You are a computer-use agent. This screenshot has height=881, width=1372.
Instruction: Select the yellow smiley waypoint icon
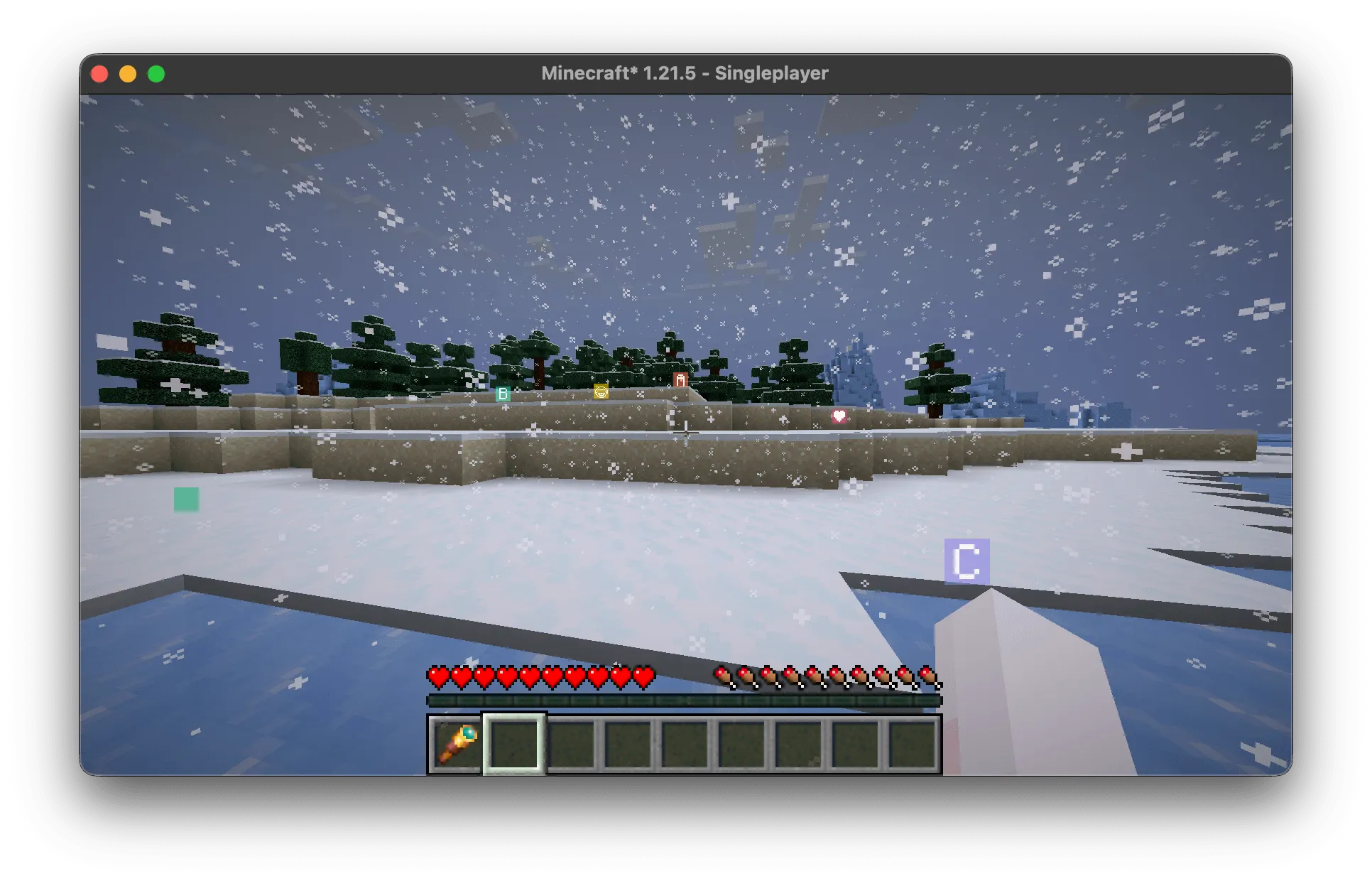[601, 391]
